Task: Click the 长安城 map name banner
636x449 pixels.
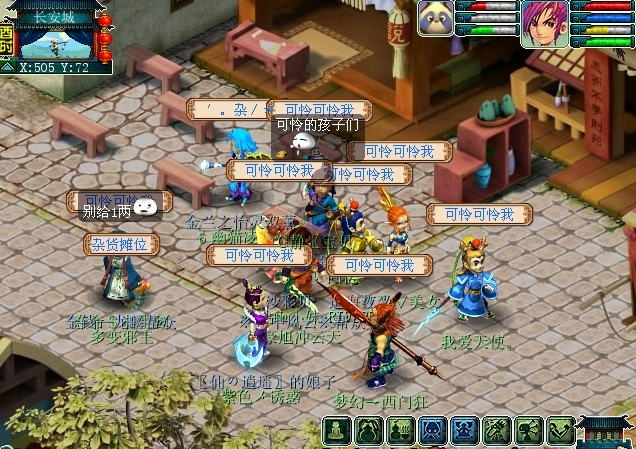Action: [55, 15]
